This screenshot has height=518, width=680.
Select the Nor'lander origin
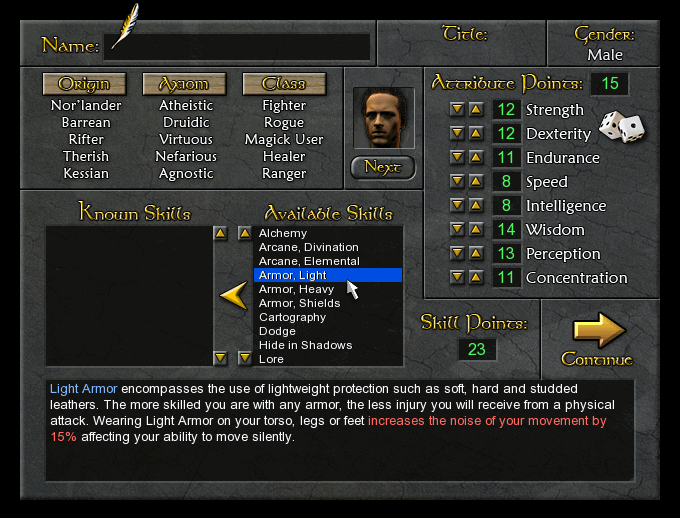tap(86, 105)
